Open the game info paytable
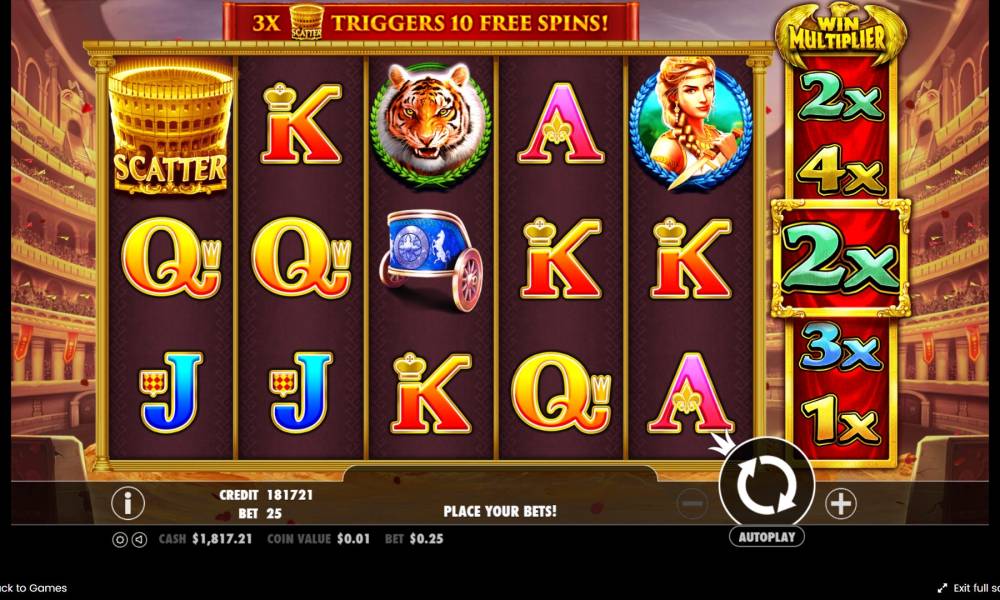This screenshot has width=1000, height=600. pyautogui.click(x=127, y=503)
